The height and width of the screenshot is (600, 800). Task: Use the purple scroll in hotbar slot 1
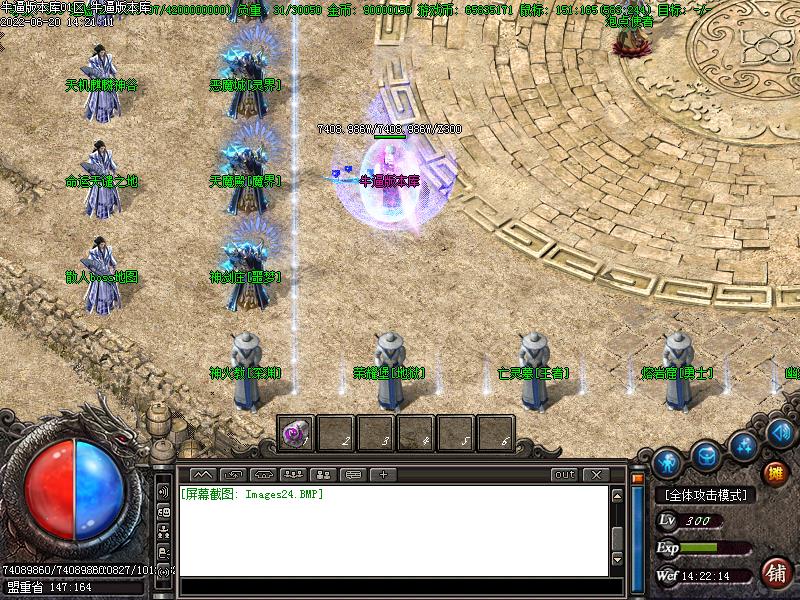click(295, 433)
